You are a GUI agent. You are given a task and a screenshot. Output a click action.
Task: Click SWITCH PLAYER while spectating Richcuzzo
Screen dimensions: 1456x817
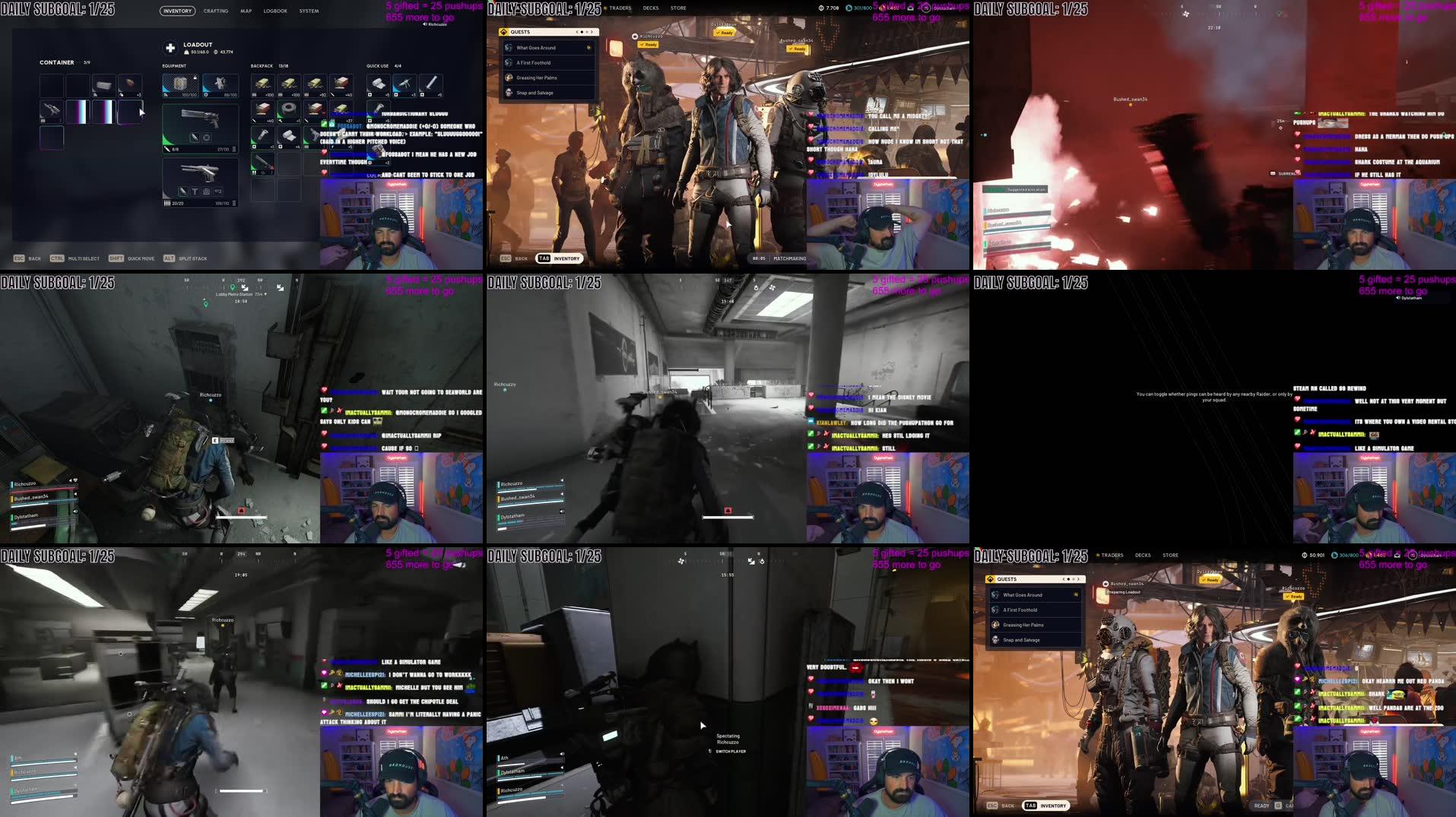731,752
